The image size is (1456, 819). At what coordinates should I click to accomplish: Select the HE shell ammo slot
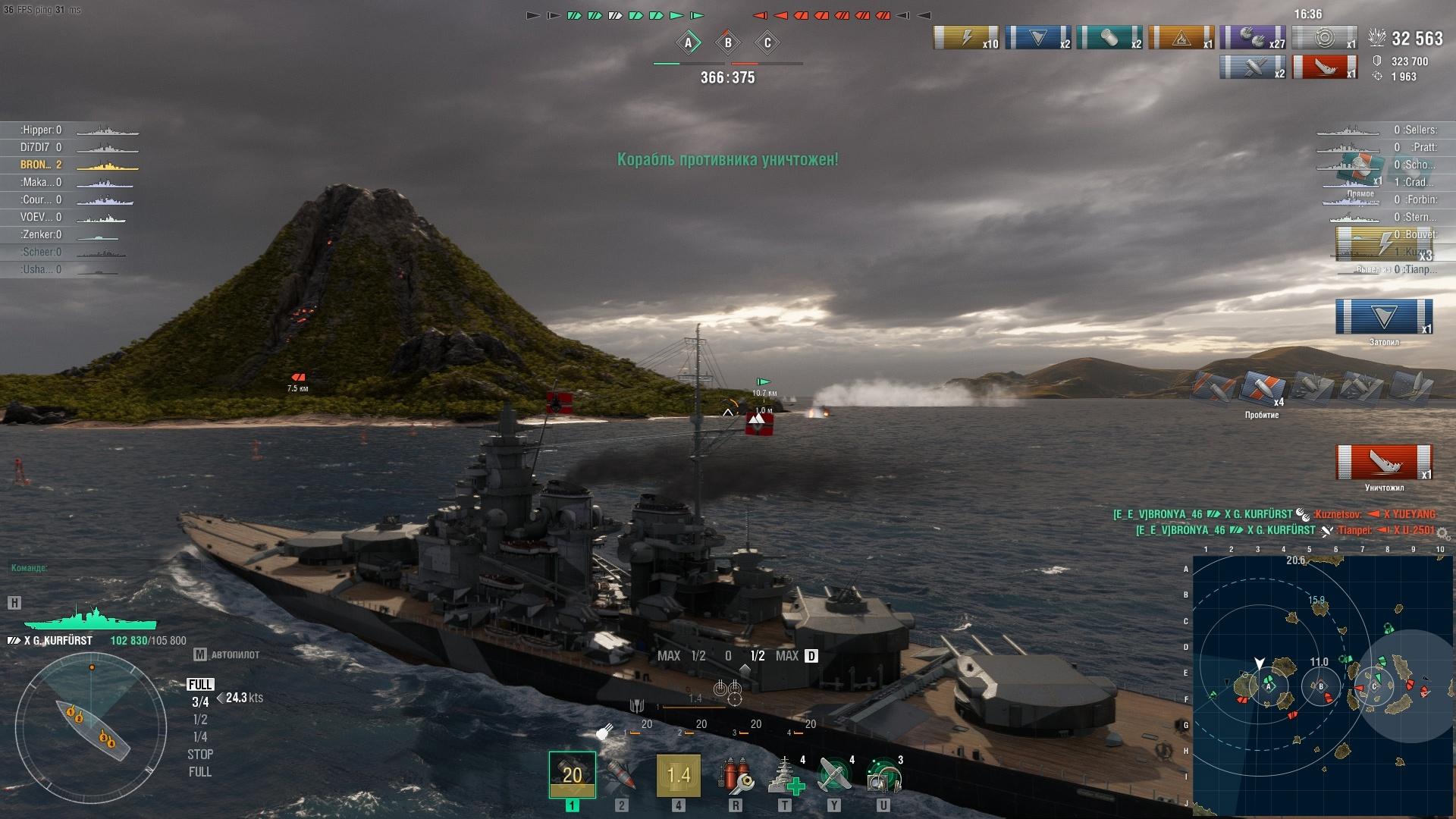click(572, 774)
